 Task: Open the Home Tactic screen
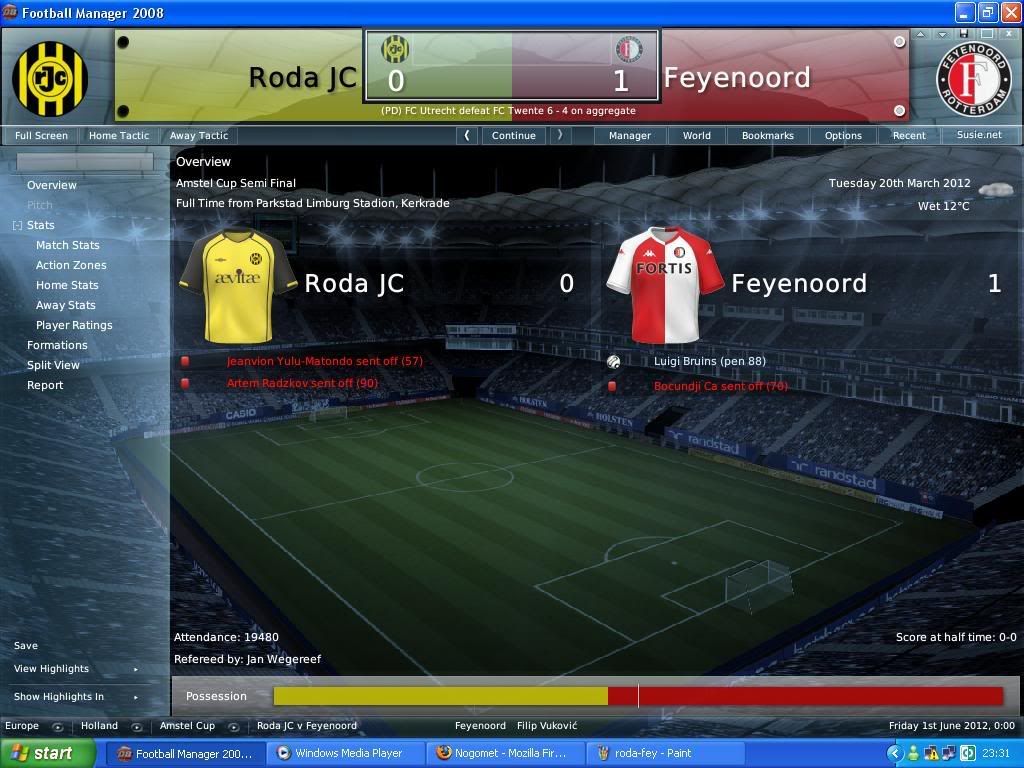pyautogui.click(x=119, y=135)
